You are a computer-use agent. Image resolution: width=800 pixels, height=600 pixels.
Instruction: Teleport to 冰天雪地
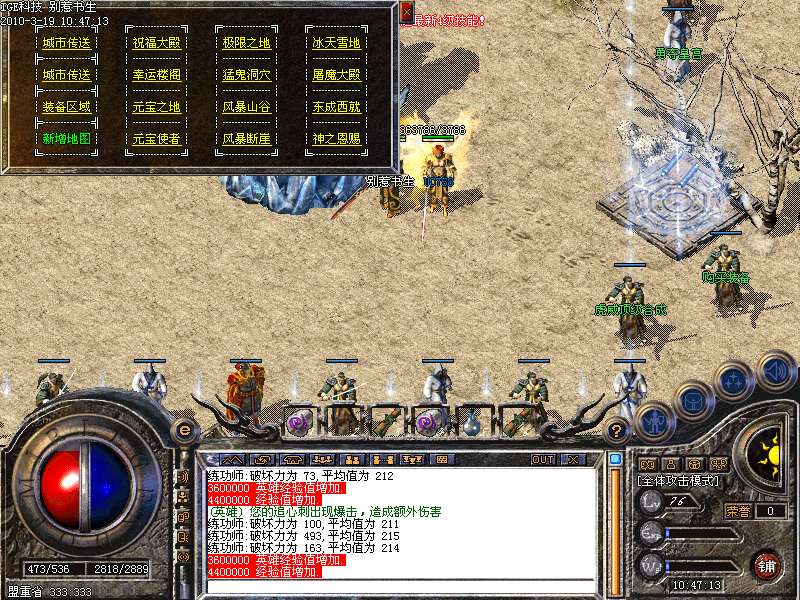336,43
